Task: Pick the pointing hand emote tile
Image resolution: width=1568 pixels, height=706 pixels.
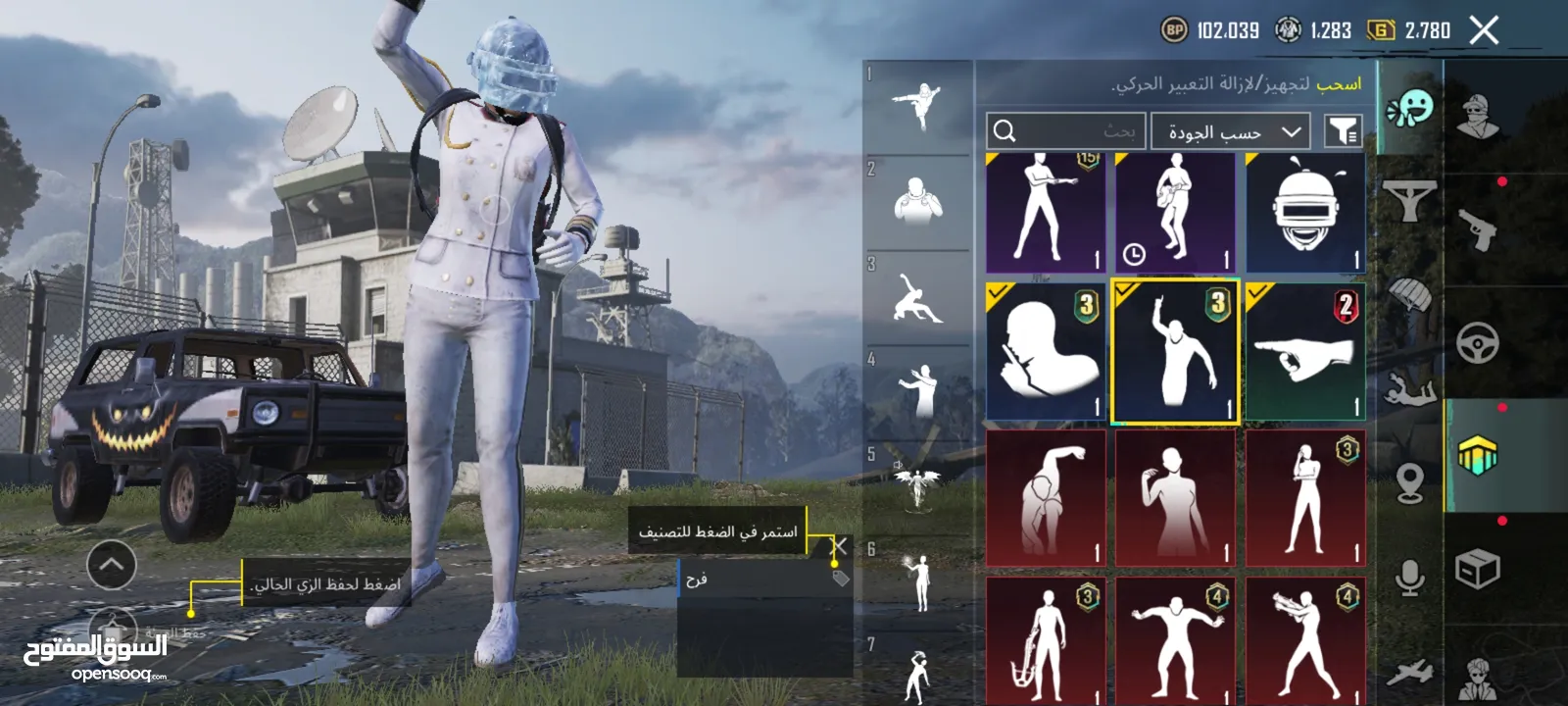Action: point(1304,352)
